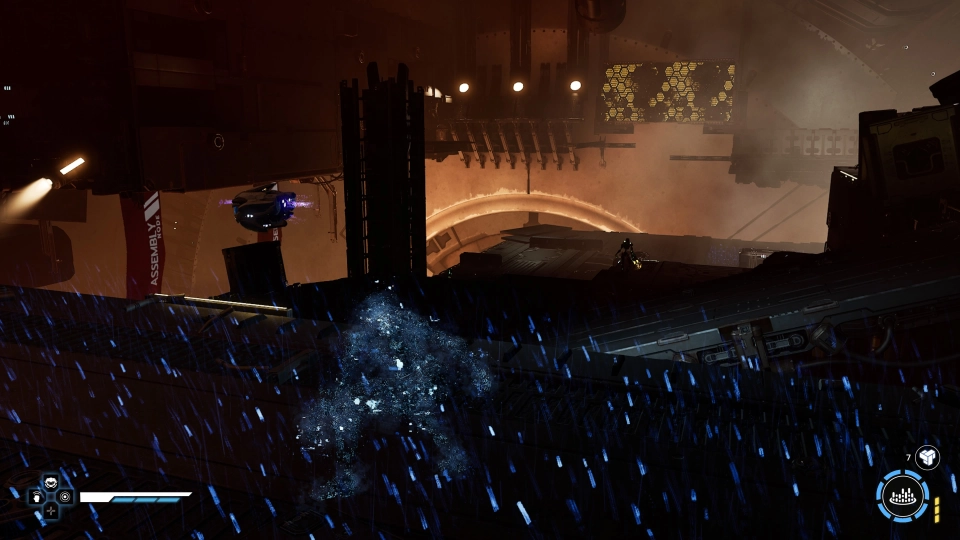This screenshot has height=540, width=960.
Task: Activate the circular equalizer-bars ability icon
Action: pyautogui.click(x=903, y=496)
